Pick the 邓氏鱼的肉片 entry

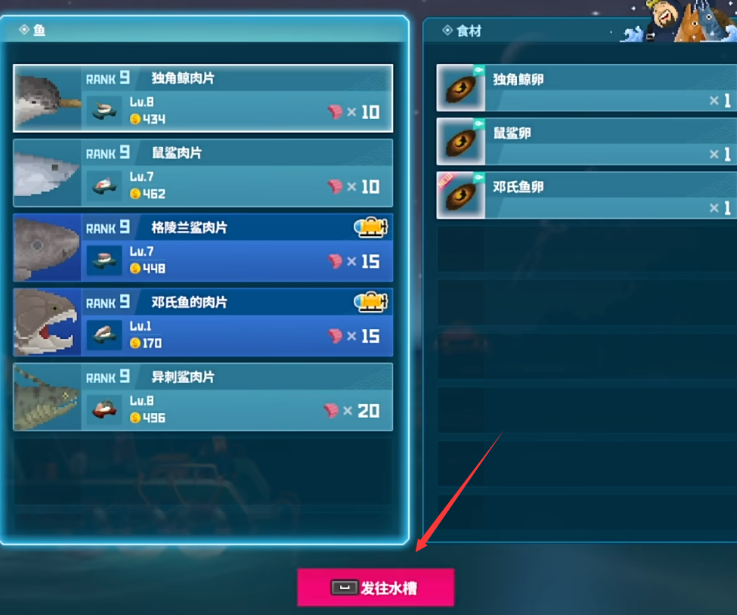[203, 322]
